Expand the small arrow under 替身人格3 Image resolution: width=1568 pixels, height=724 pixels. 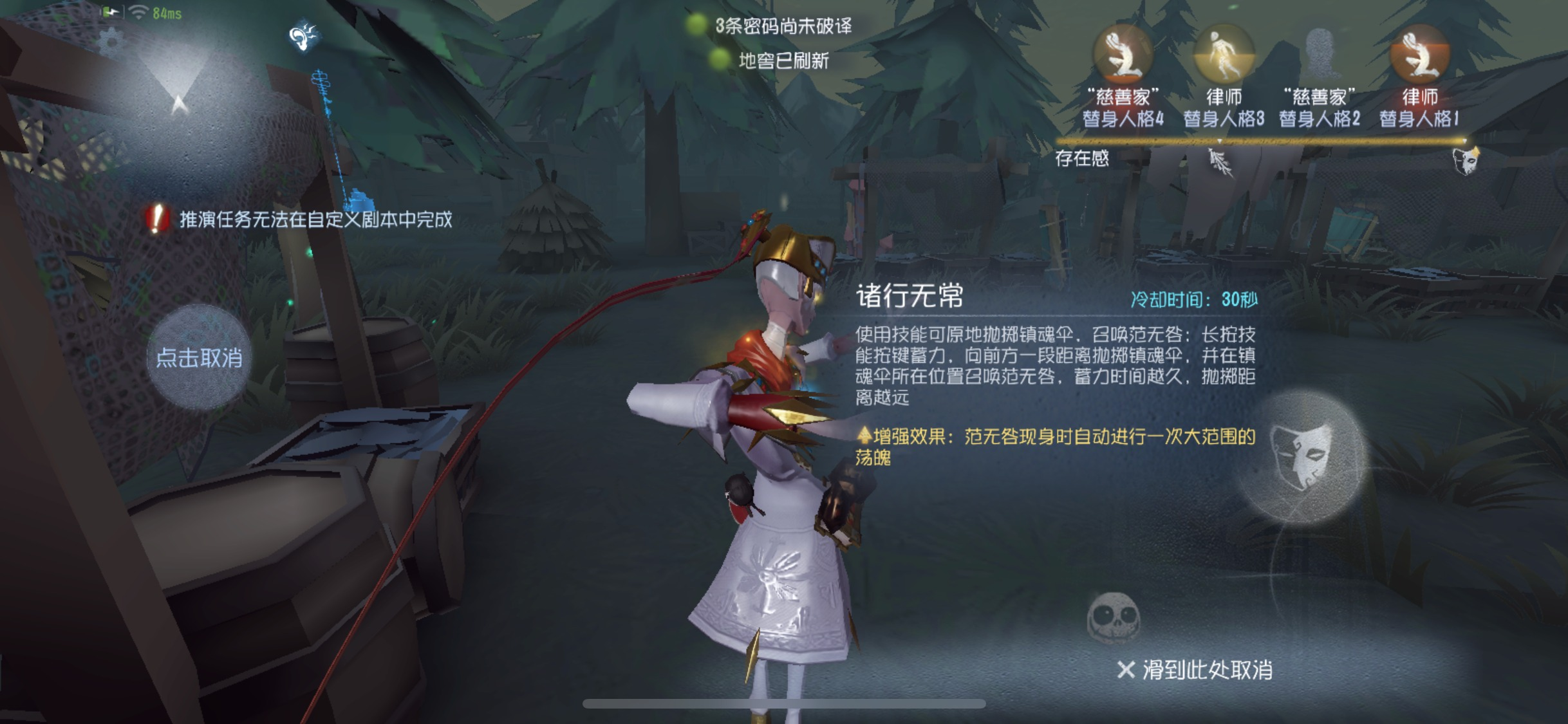[x=1219, y=141]
